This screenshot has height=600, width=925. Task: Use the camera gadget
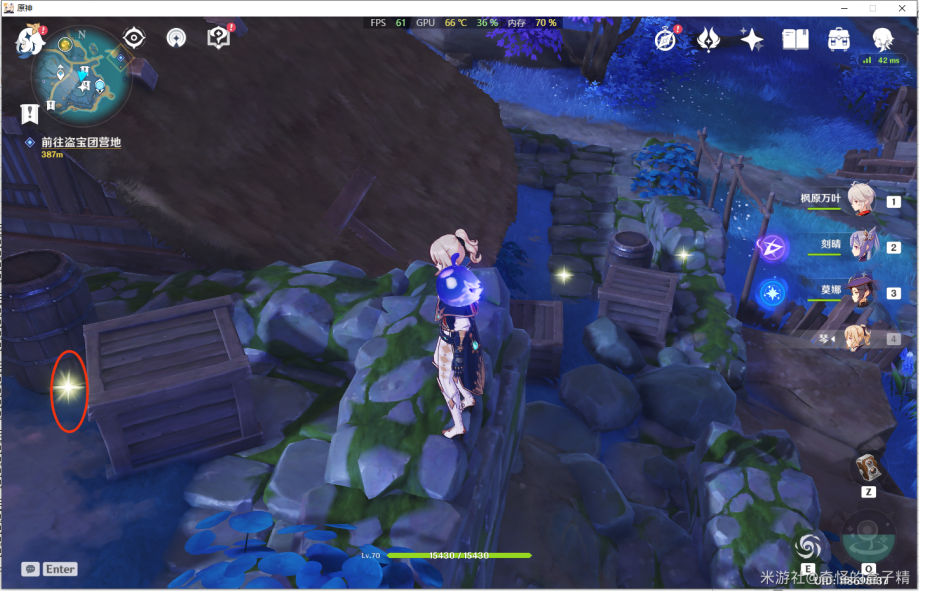click(867, 468)
